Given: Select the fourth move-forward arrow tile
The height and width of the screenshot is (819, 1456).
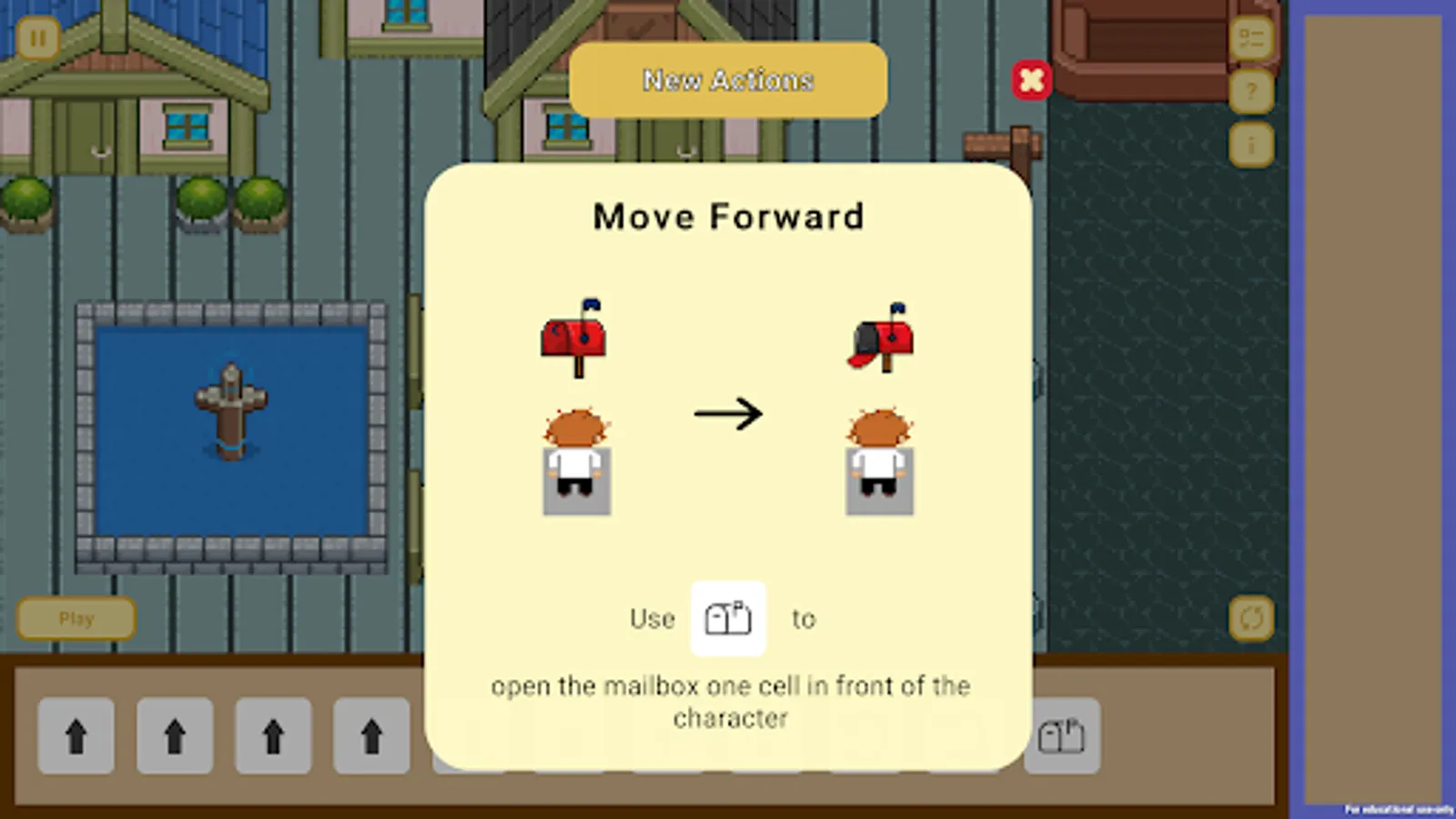Looking at the screenshot, I should [x=371, y=738].
